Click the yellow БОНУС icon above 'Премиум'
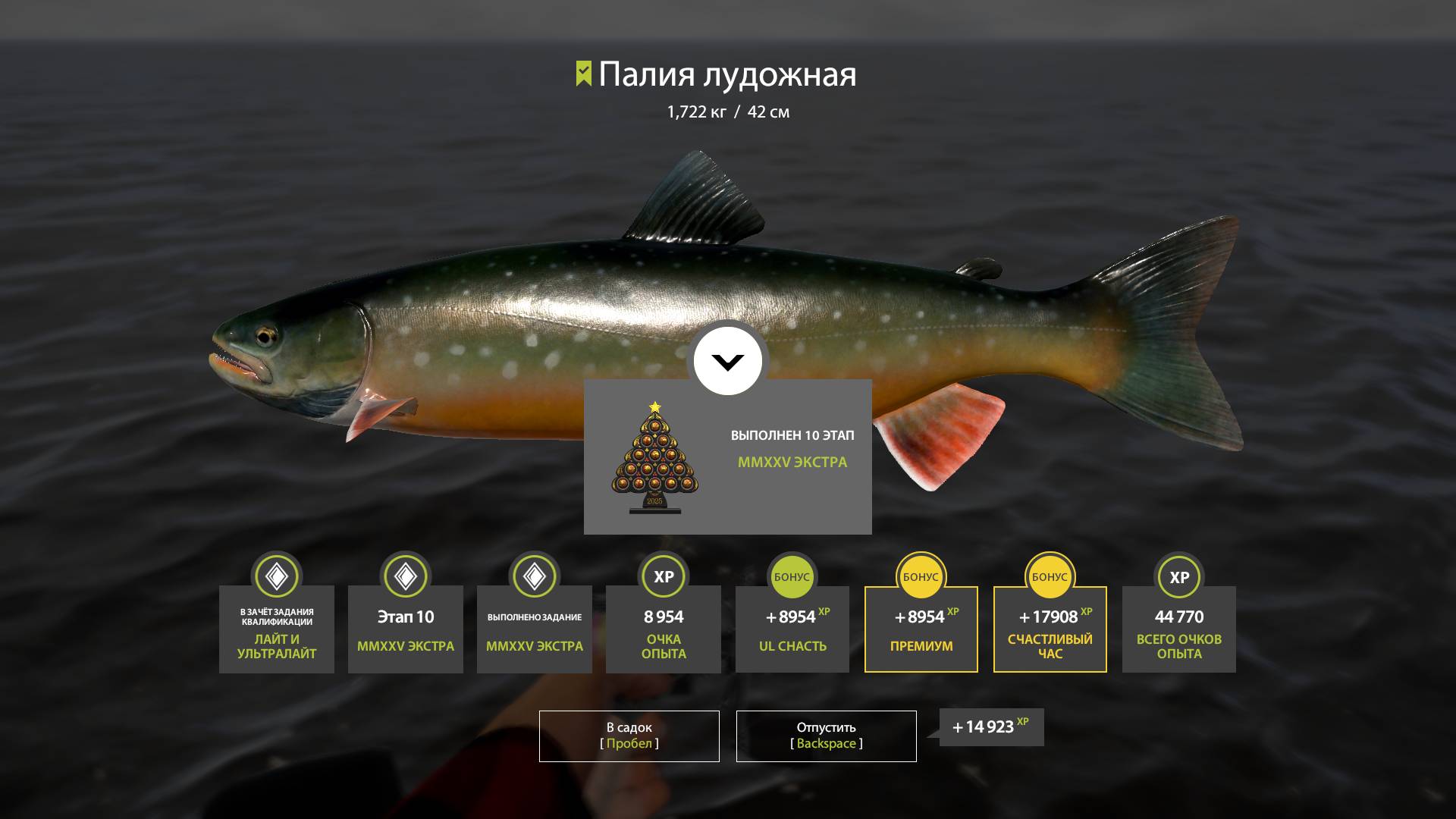The height and width of the screenshot is (819, 1456). [x=921, y=576]
